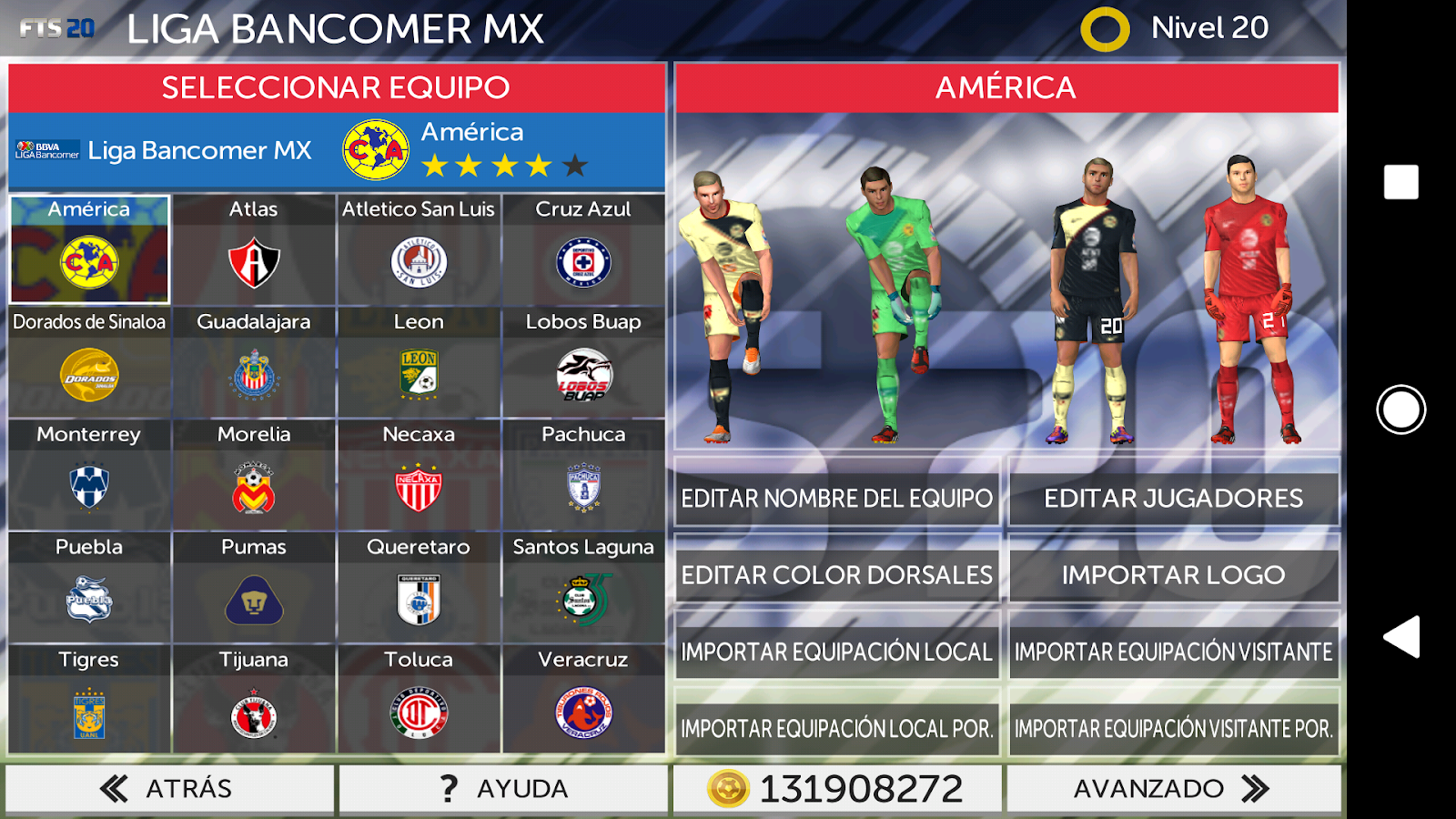
Task: Open IMPORTAR LOGO
Action: pos(1172,575)
